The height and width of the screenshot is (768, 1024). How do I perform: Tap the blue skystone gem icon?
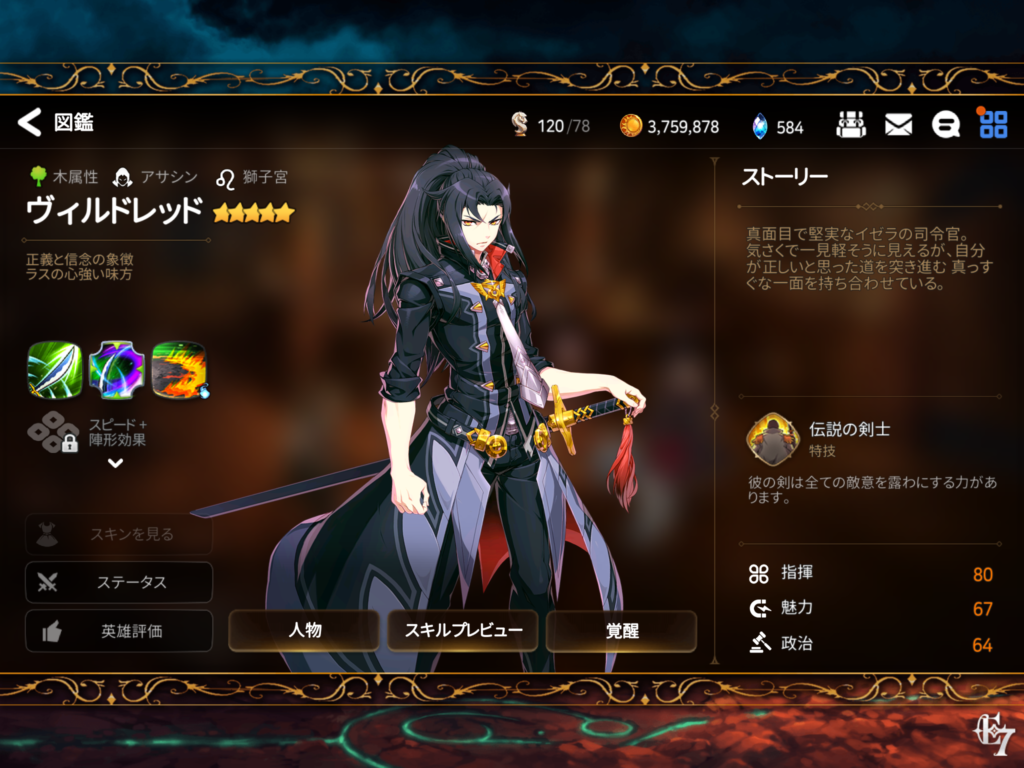760,126
